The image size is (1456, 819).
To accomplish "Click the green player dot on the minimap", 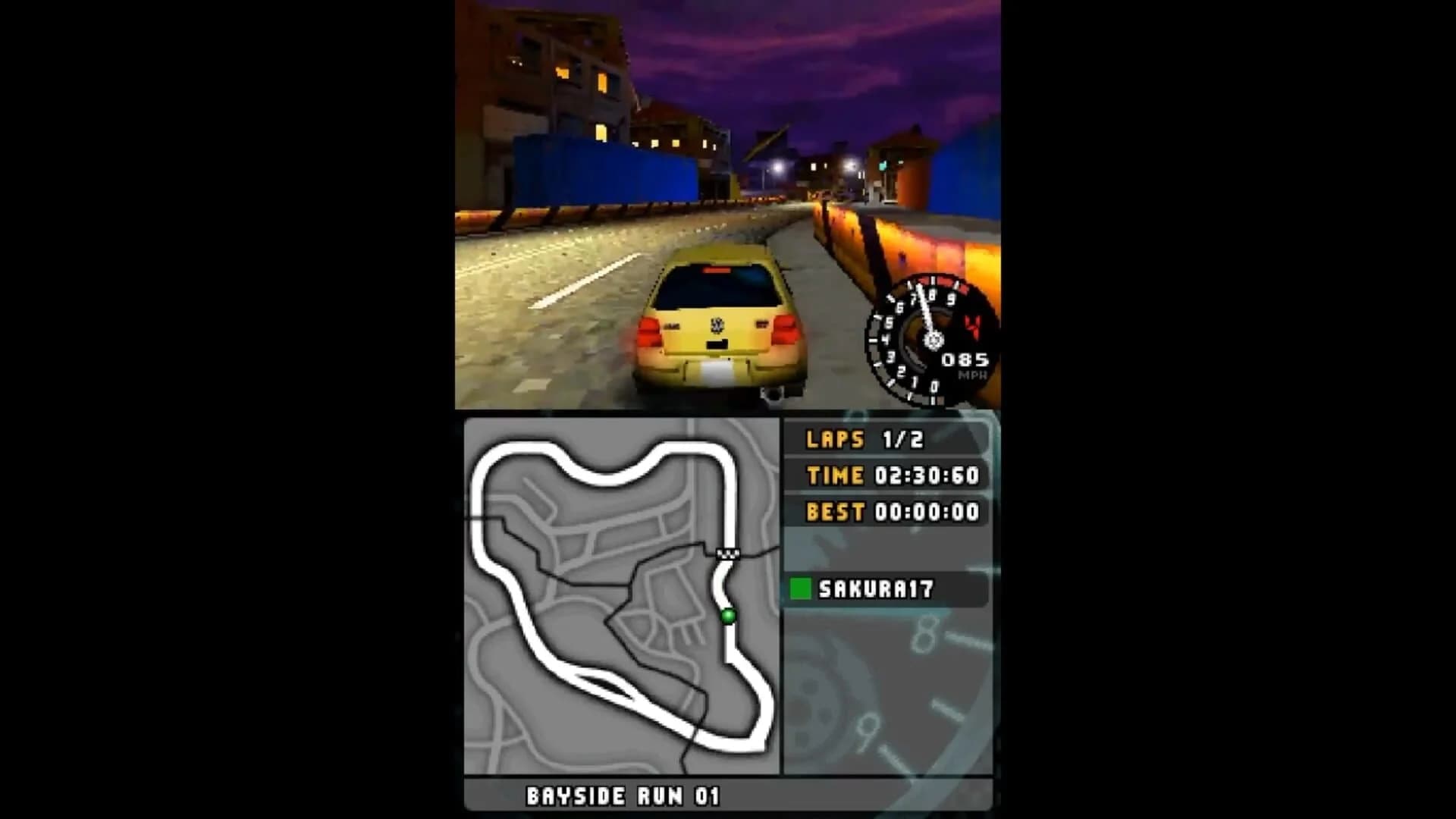I will 727,617.
